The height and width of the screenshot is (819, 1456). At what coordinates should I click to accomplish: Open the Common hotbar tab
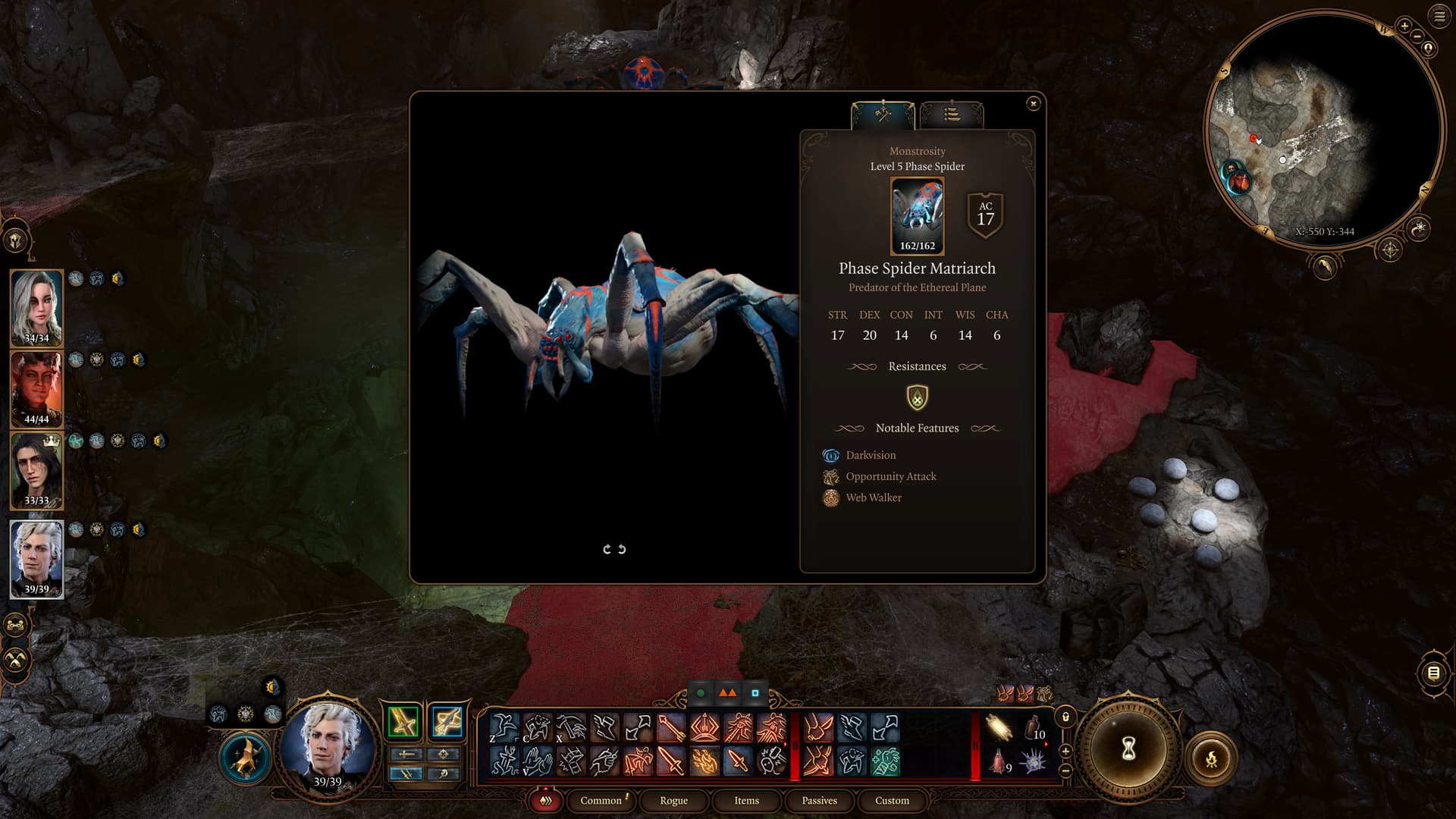(601, 800)
